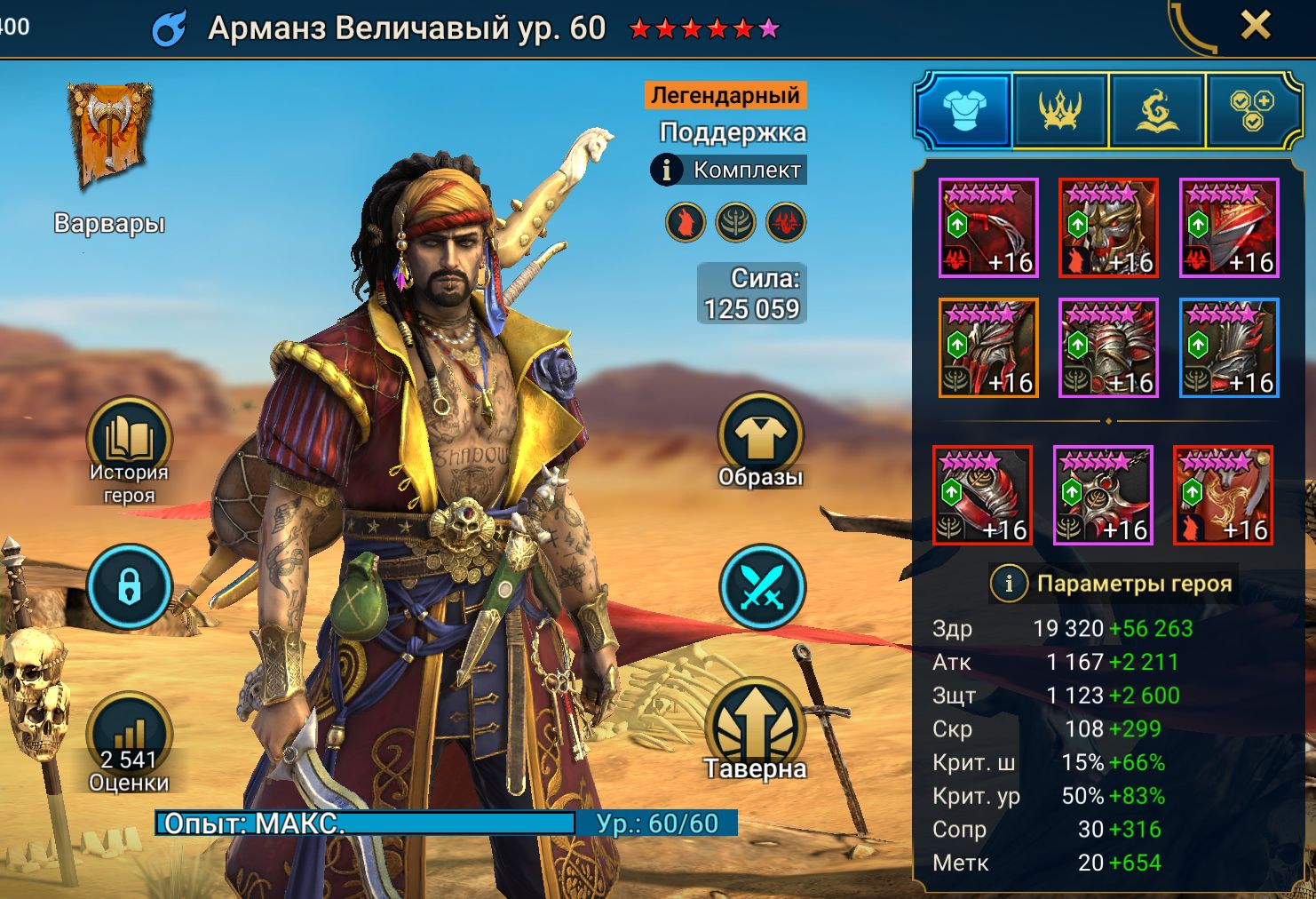
Task: Click the crossed swords round button
Action: click(x=760, y=587)
